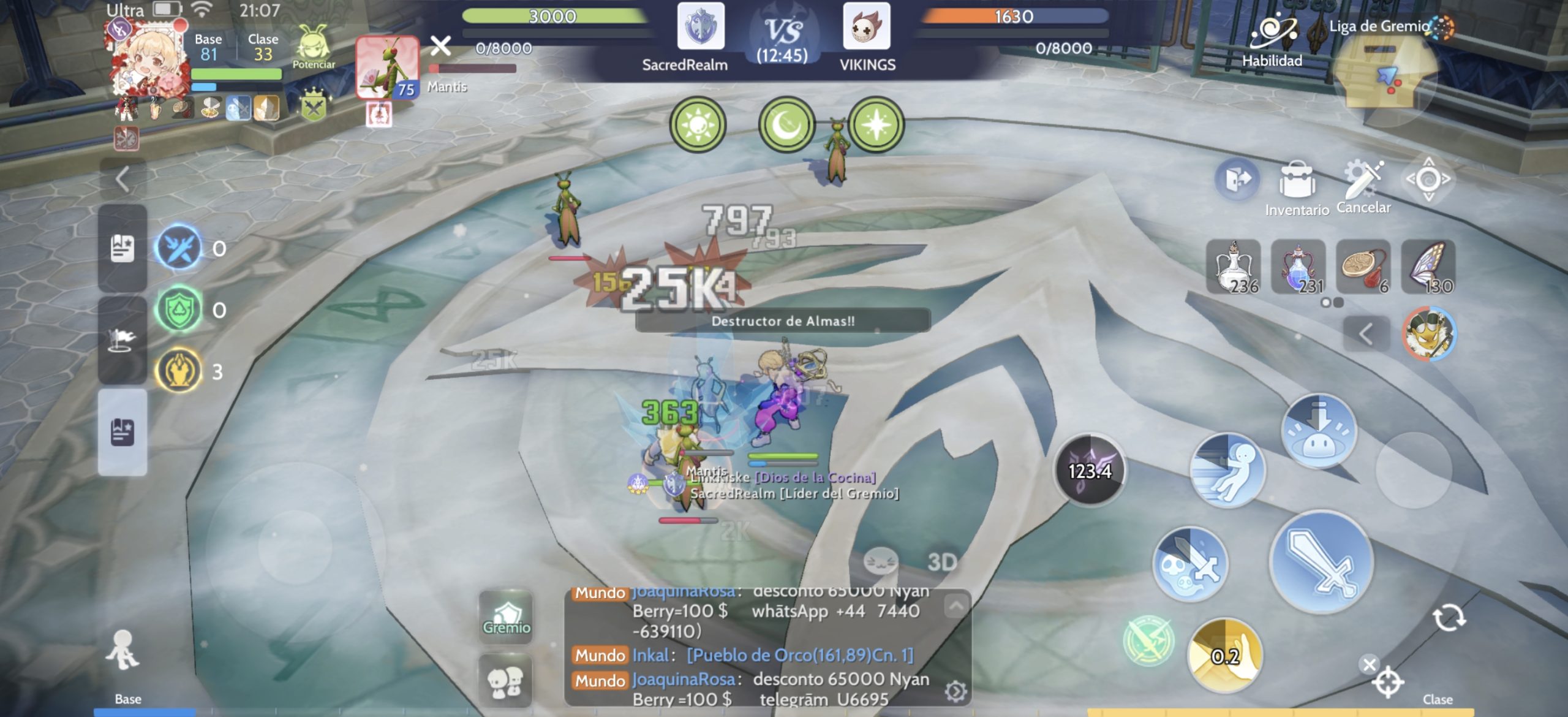Use the blue potion with 231 count
The image size is (1568, 717).
pos(1298,267)
